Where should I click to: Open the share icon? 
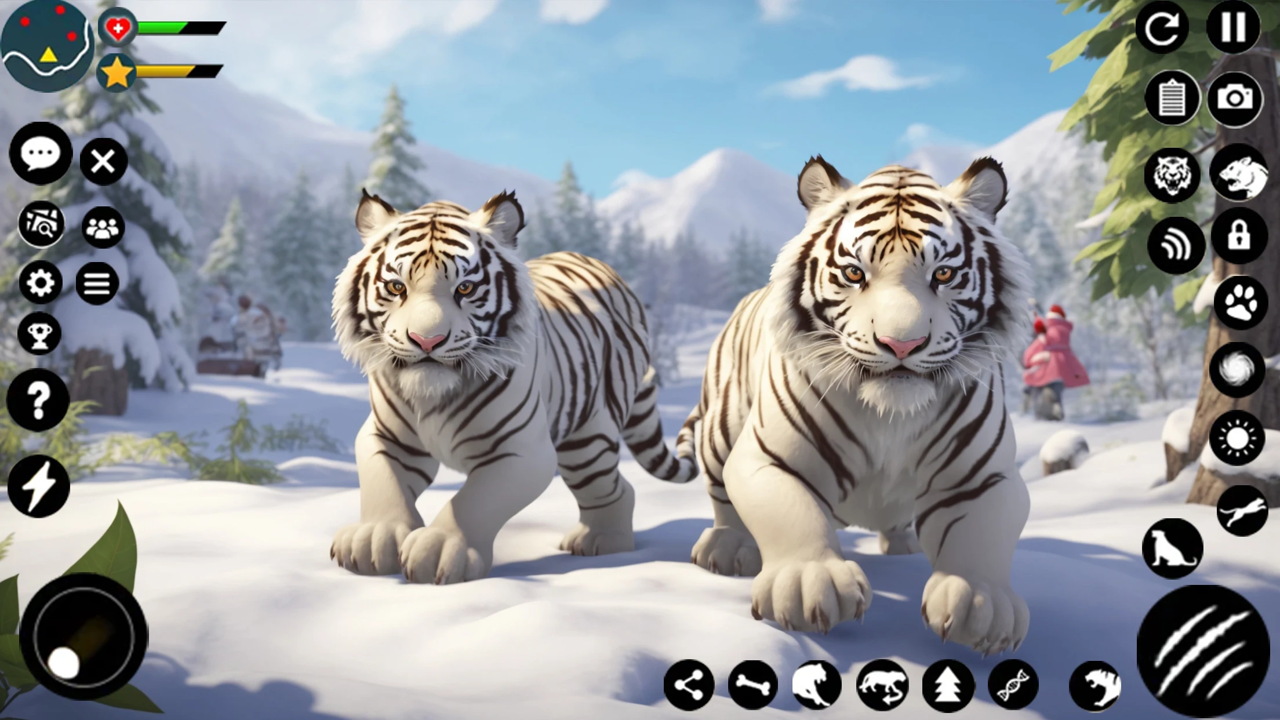688,685
